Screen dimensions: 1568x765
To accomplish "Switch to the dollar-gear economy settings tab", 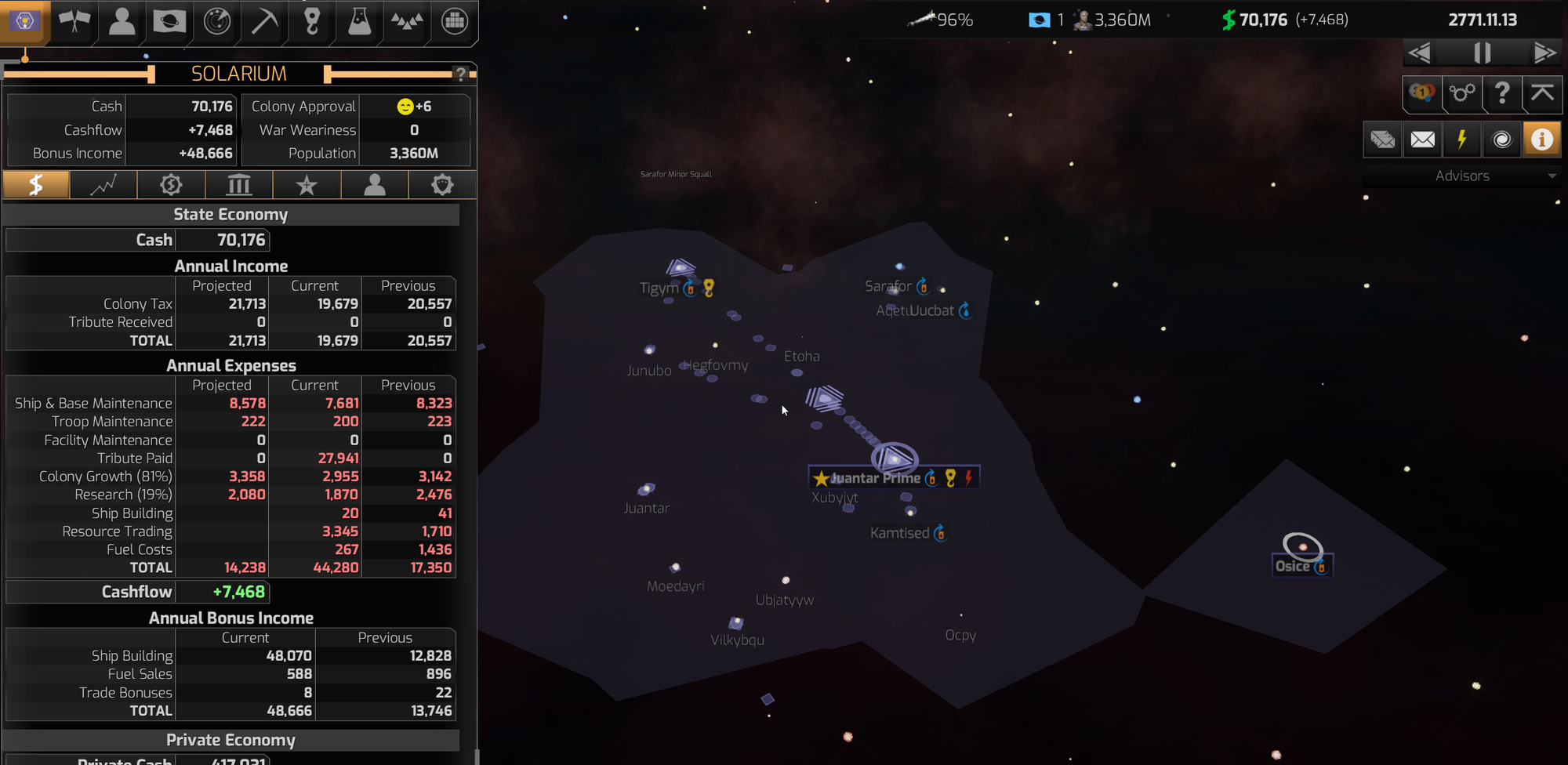I will pyautogui.click(x=171, y=185).
